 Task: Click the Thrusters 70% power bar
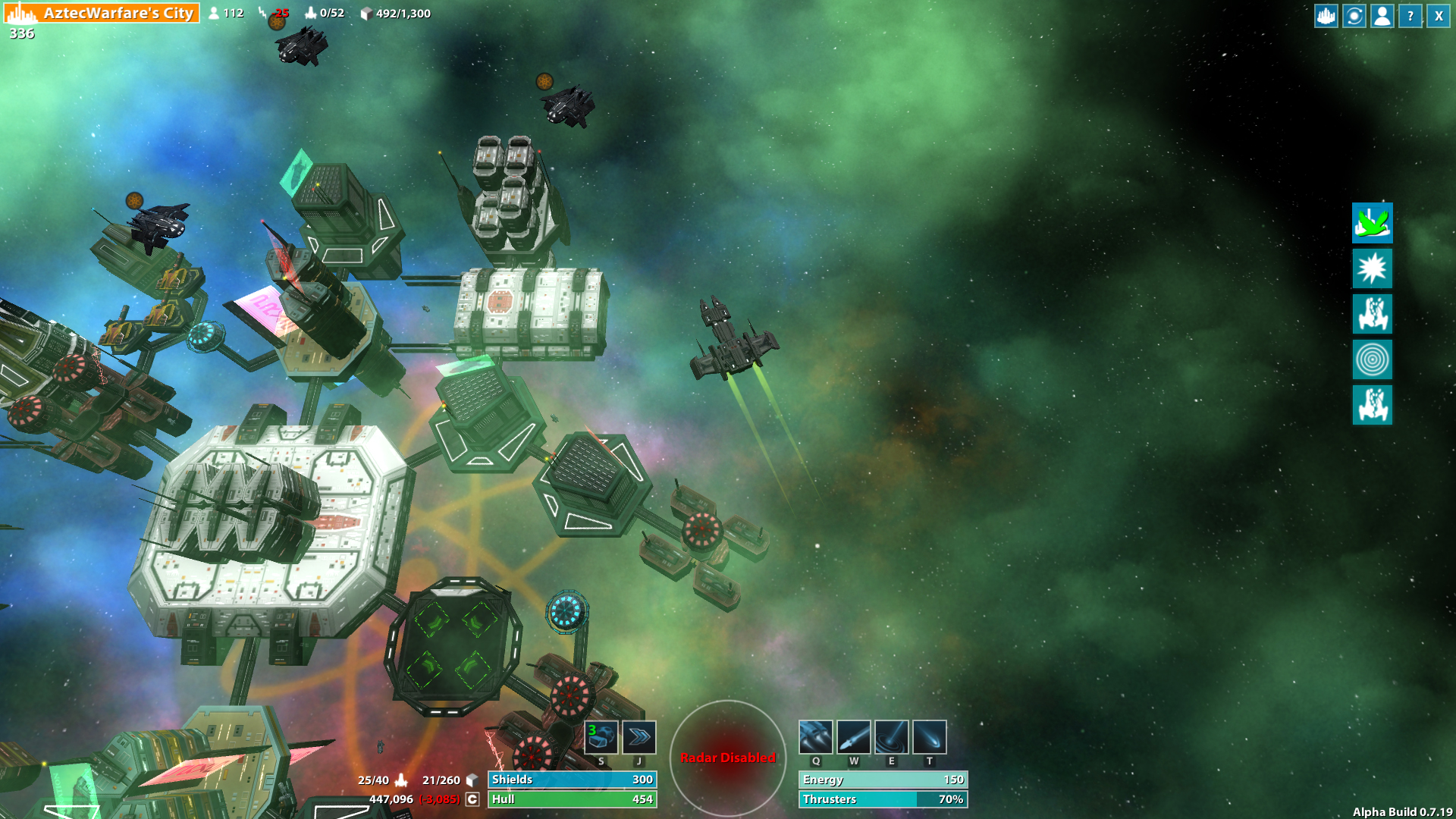click(x=882, y=799)
